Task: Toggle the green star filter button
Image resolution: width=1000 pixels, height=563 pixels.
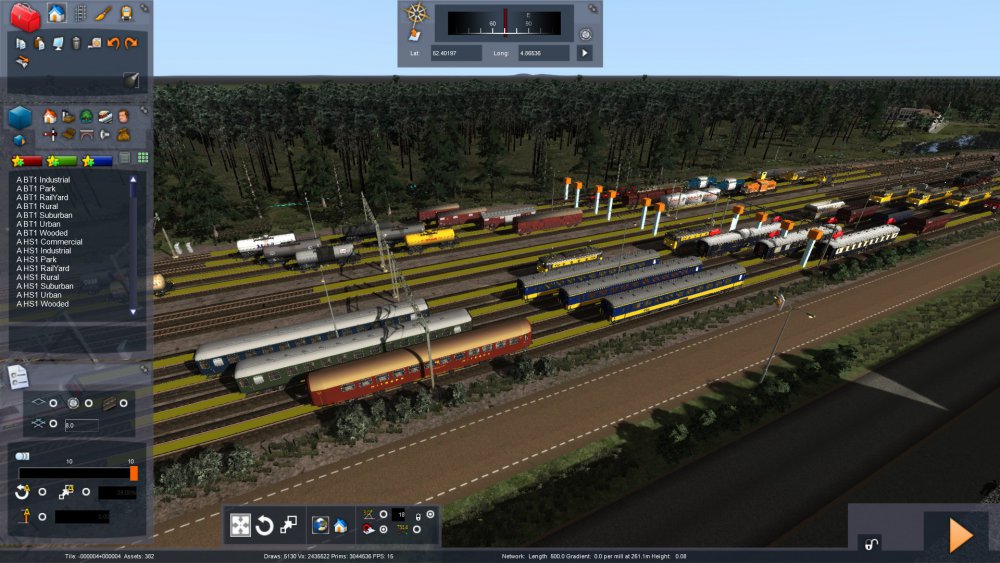Action: point(62,160)
